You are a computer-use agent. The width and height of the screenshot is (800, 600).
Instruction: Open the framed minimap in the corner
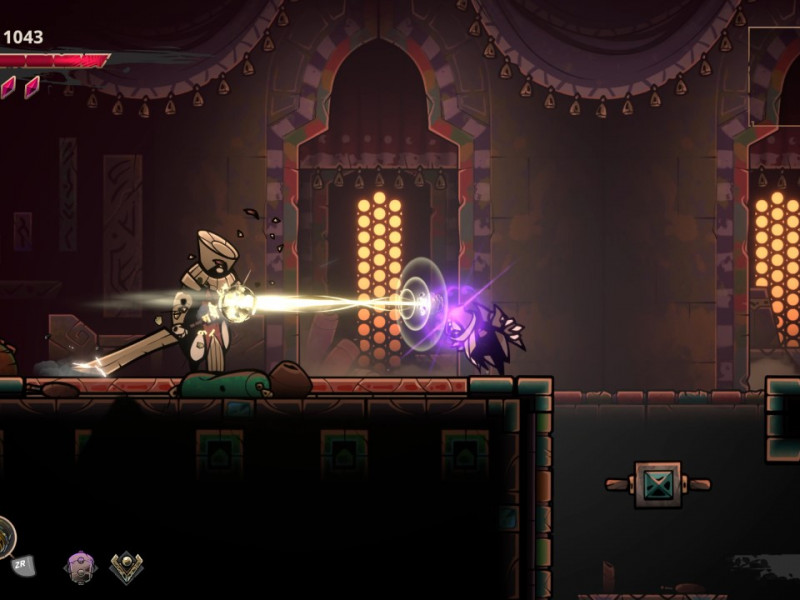776,75
